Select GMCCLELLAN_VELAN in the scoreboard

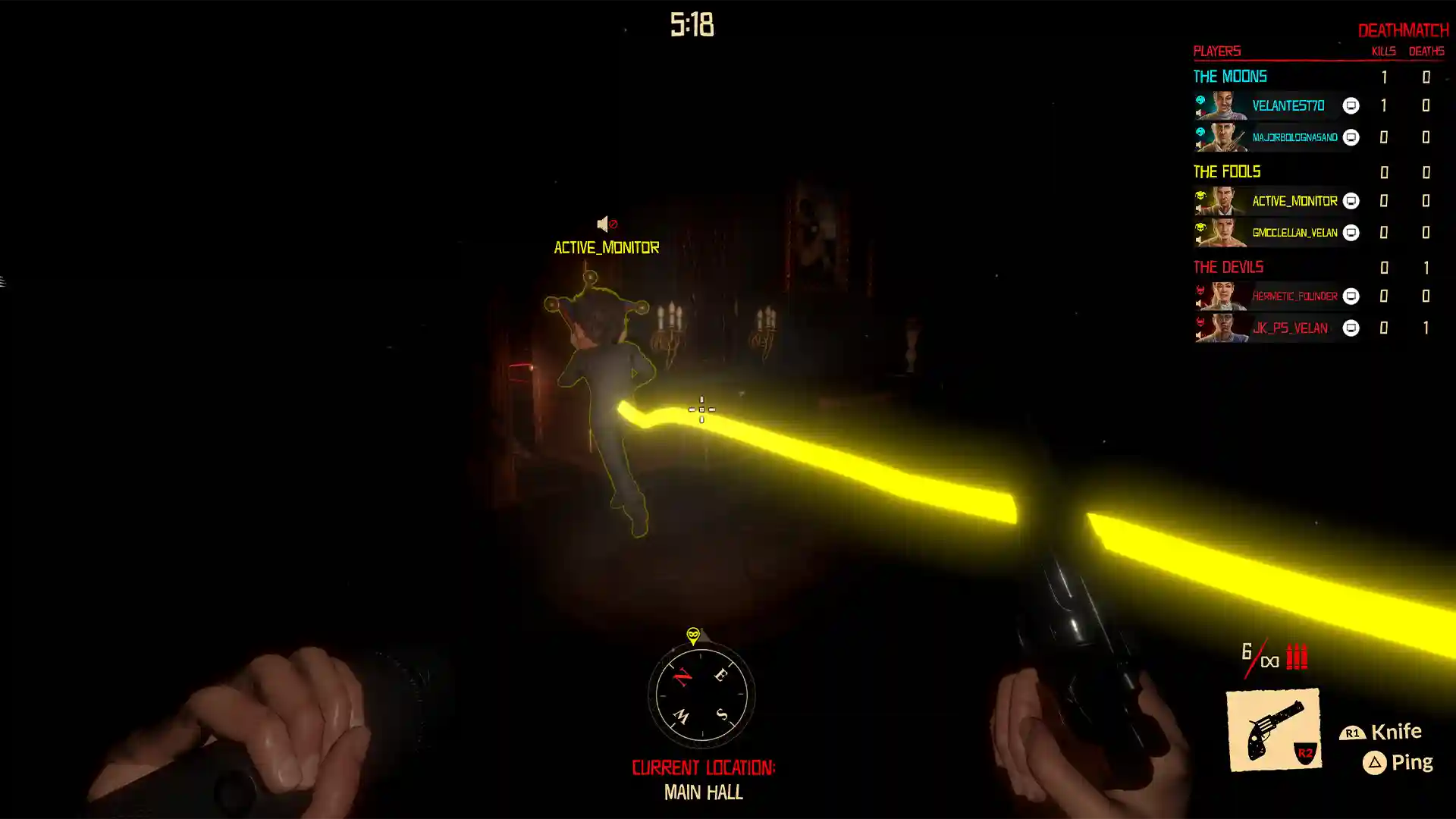pos(1294,232)
